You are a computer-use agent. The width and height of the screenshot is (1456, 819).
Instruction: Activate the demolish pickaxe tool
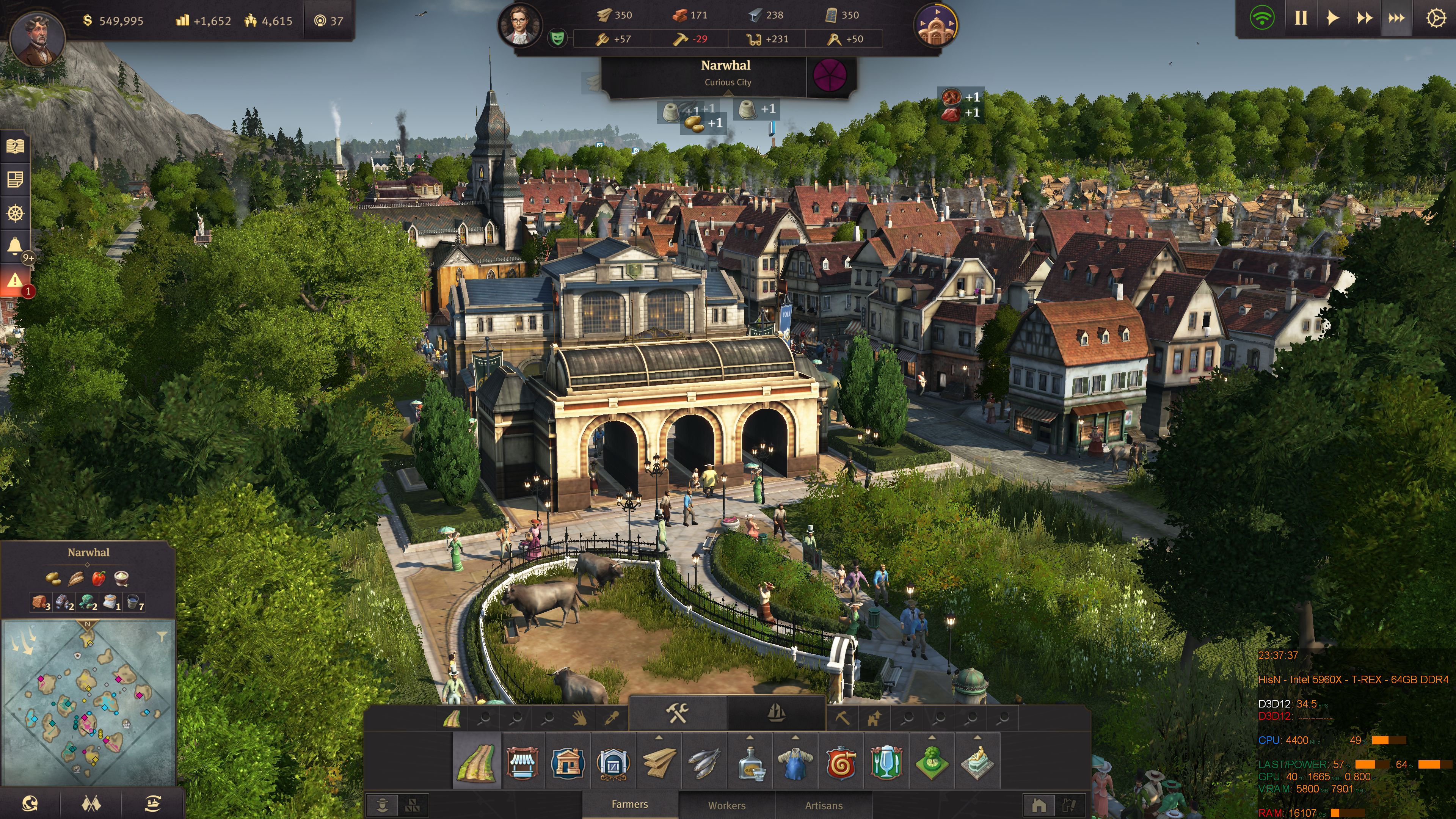coord(842,719)
